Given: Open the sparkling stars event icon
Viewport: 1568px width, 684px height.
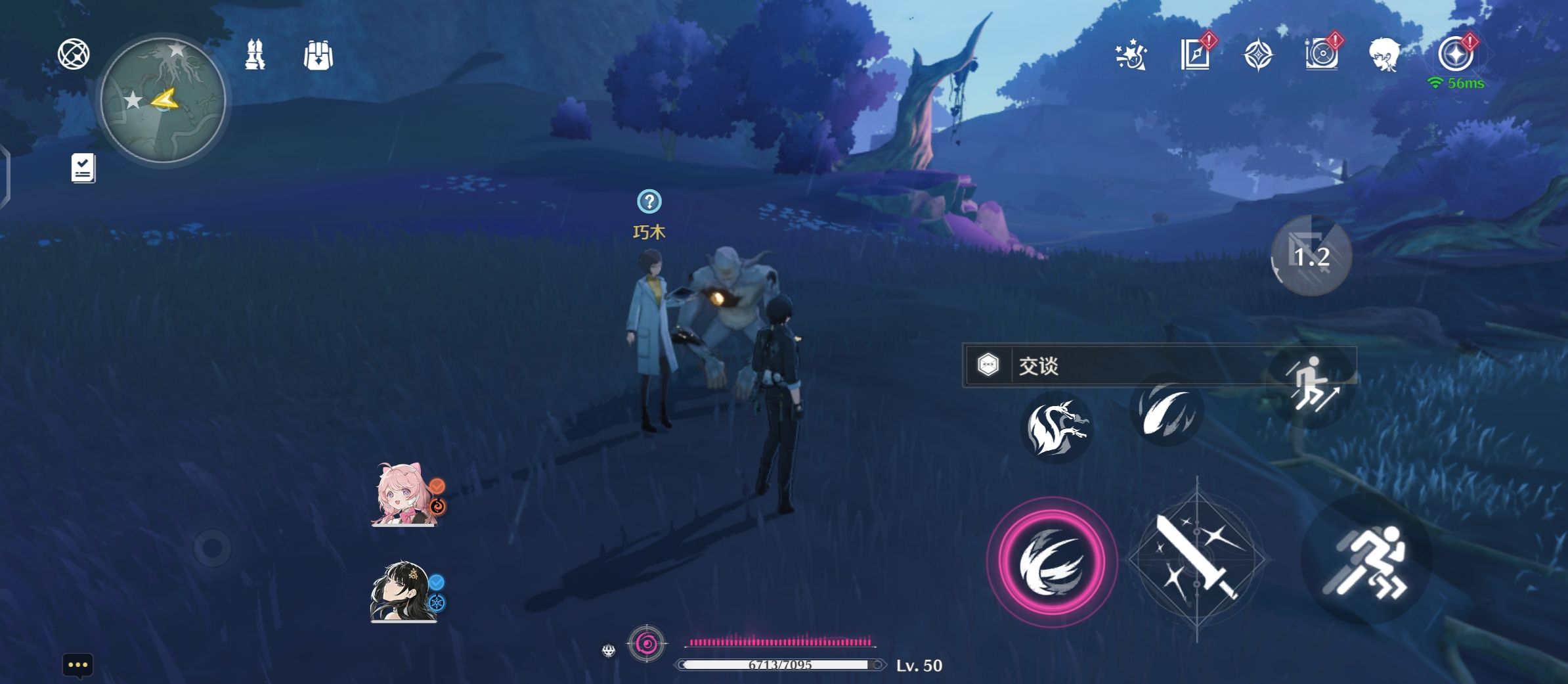Looking at the screenshot, I should [x=1131, y=55].
